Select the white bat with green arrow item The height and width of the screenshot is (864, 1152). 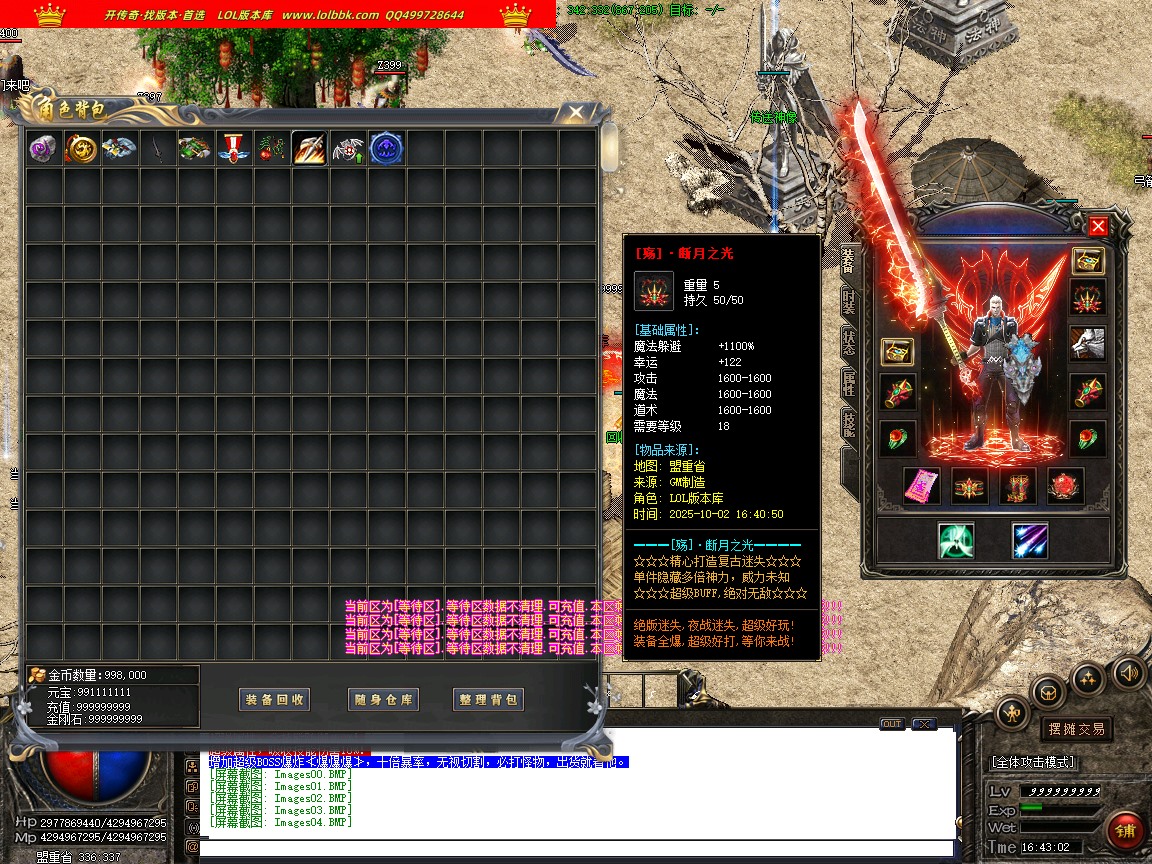[348, 149]
